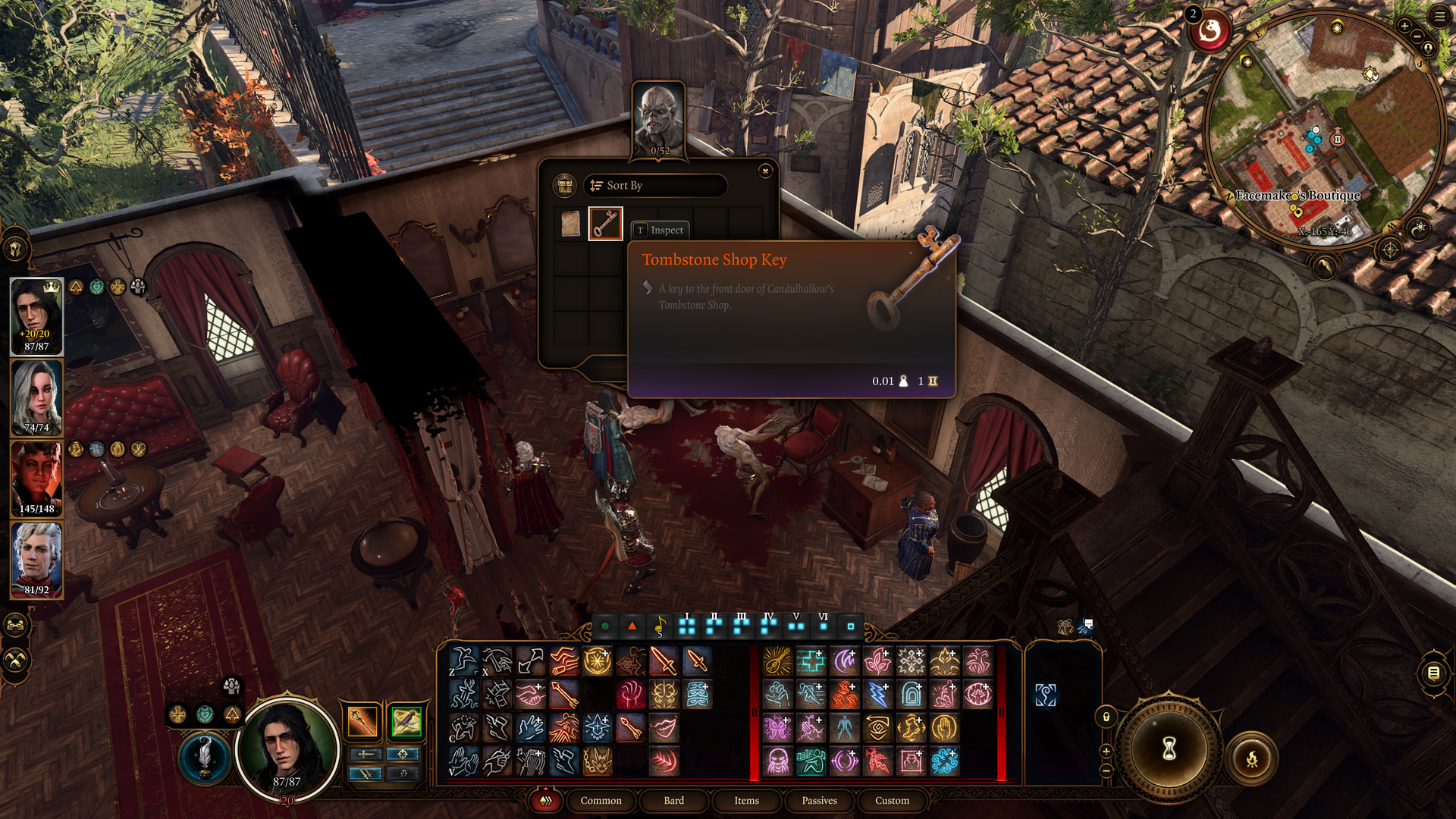Zoom in the minimap with plus button
This screenshot has height=819, width=1456.
click(x=1404, y=27)
